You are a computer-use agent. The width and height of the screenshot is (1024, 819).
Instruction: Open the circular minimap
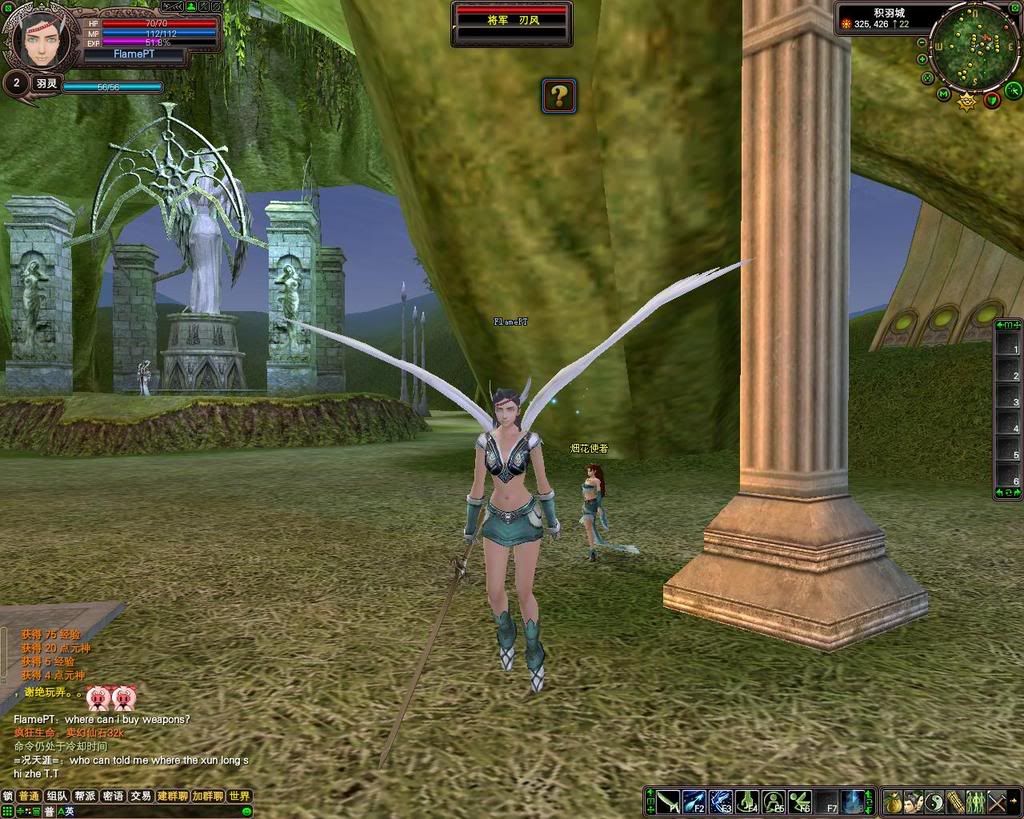[973, 45]
